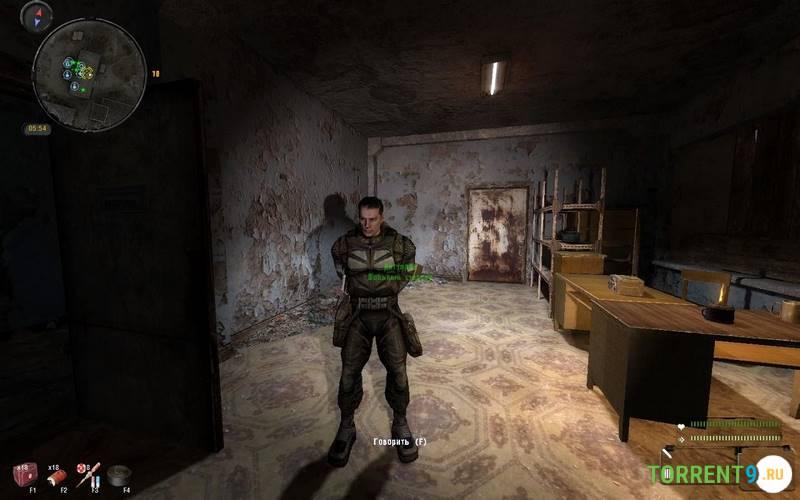Open the torrent9.ru watermark link
The image size is (800, 500).
[x=718, y=473]
